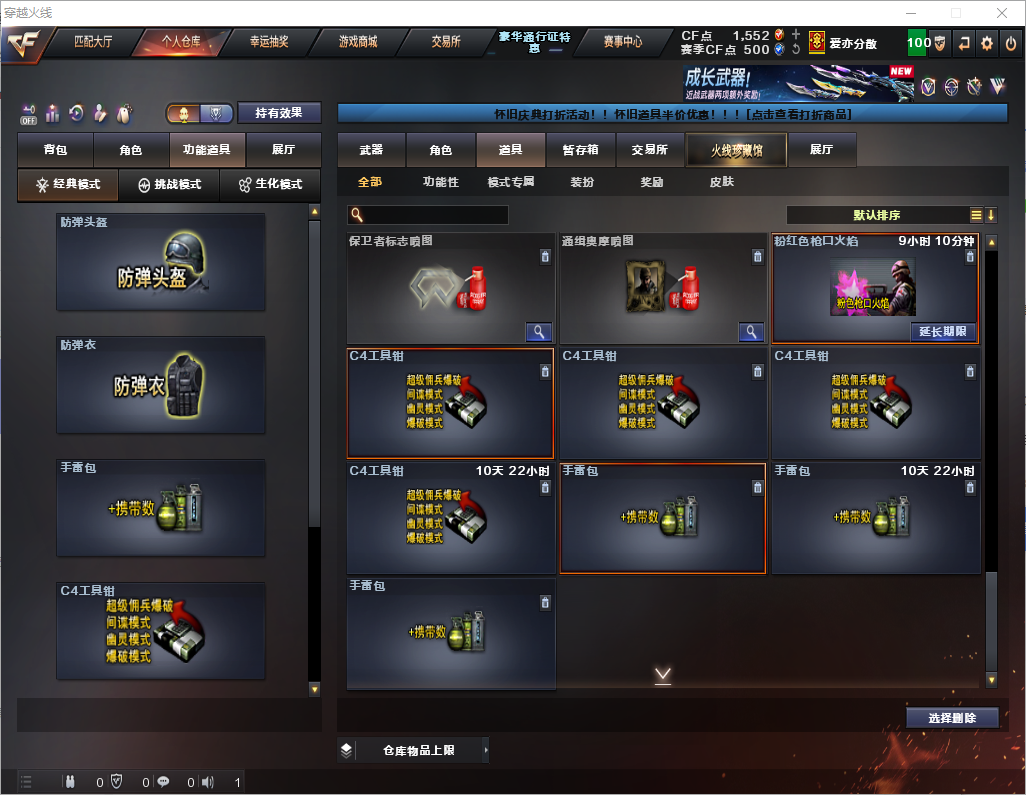Filter items by 功能性 category
The image size is (1026, 795).
[440, 182]
